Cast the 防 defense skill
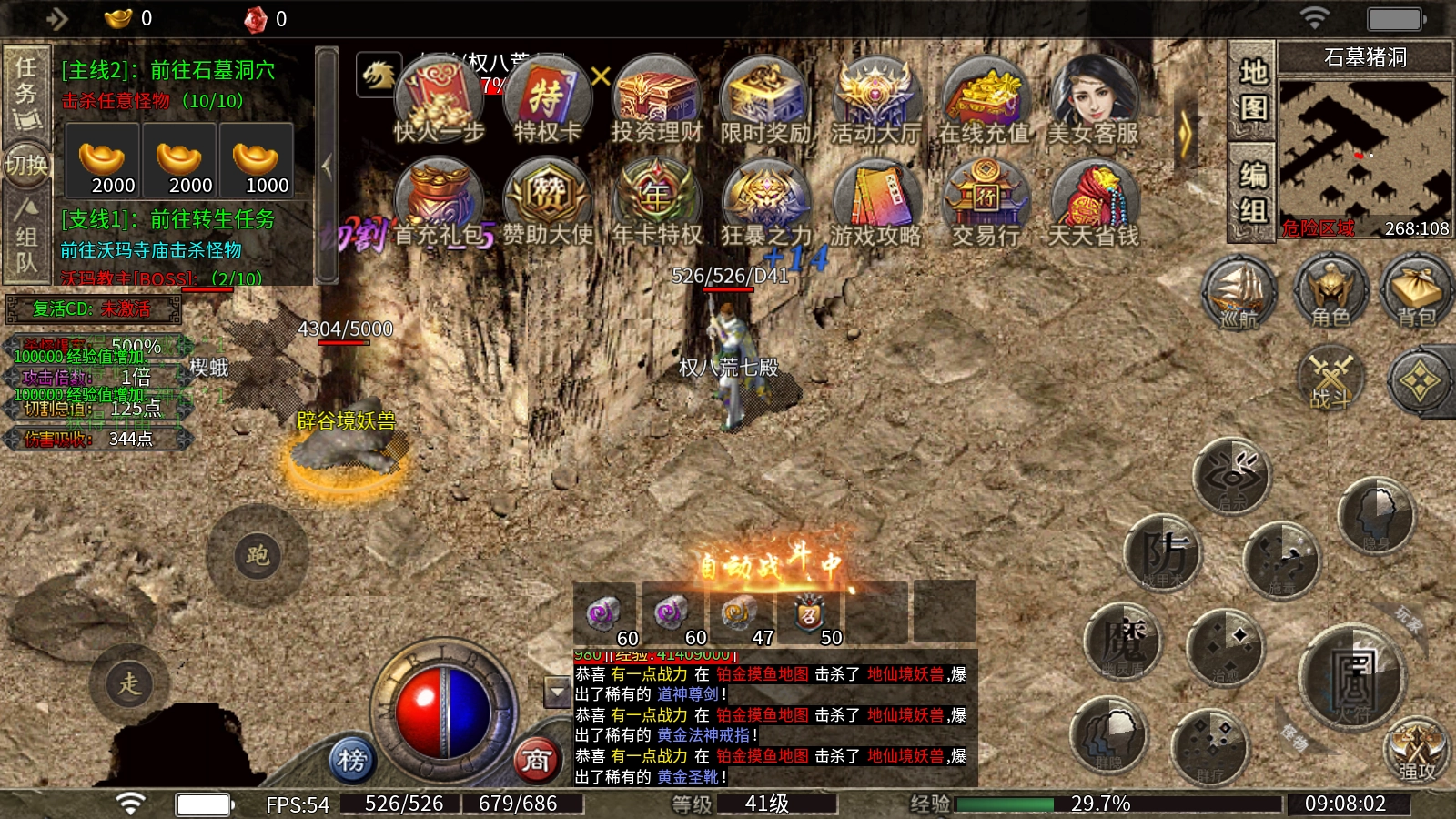Screen dimensions: 1456x819 (x=1164, y=552)
